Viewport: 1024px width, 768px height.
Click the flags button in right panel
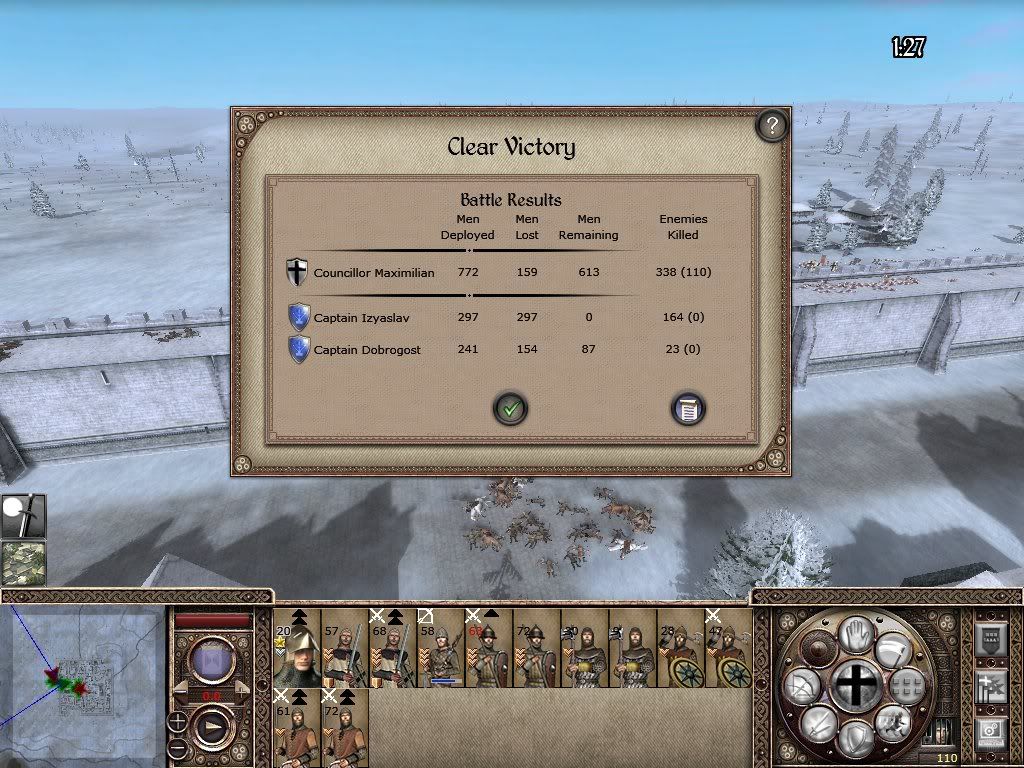coord(990,687)
